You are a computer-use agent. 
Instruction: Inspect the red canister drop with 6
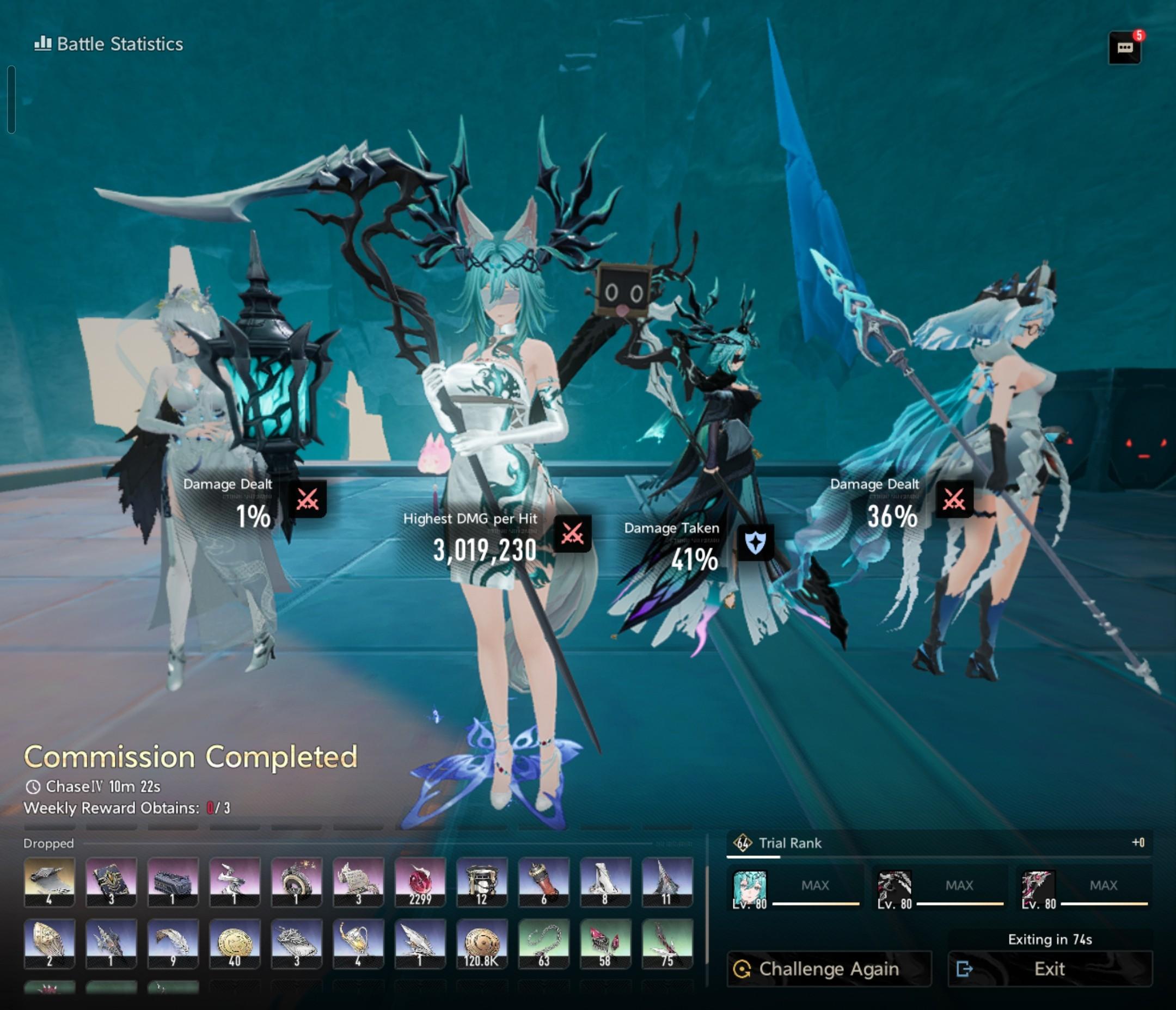544,881
